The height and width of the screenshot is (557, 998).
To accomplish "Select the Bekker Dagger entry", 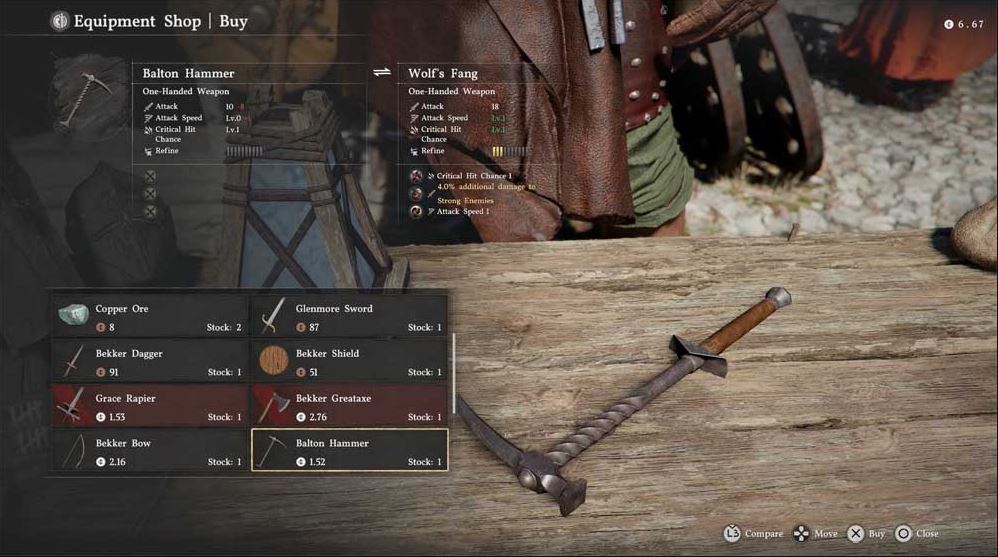I will (x=150, y=361).
